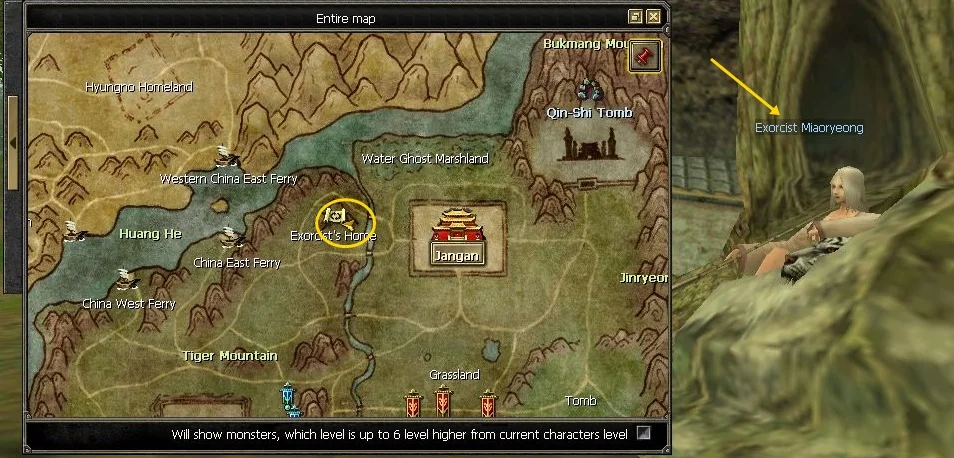Viewport: 954px width, 458px height.
Task: Click the China East Ferry ship marker
Action: click(232, 240)
